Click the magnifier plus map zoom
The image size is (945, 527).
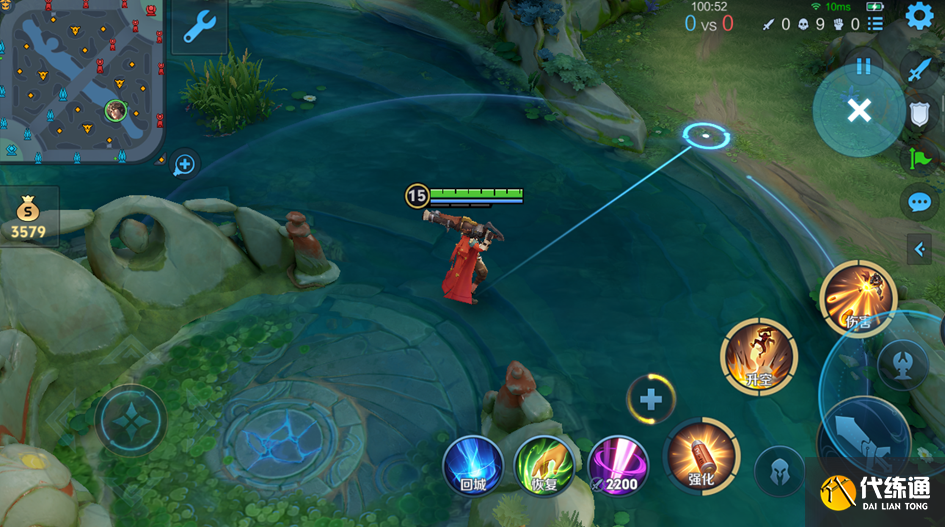point(186,164)
